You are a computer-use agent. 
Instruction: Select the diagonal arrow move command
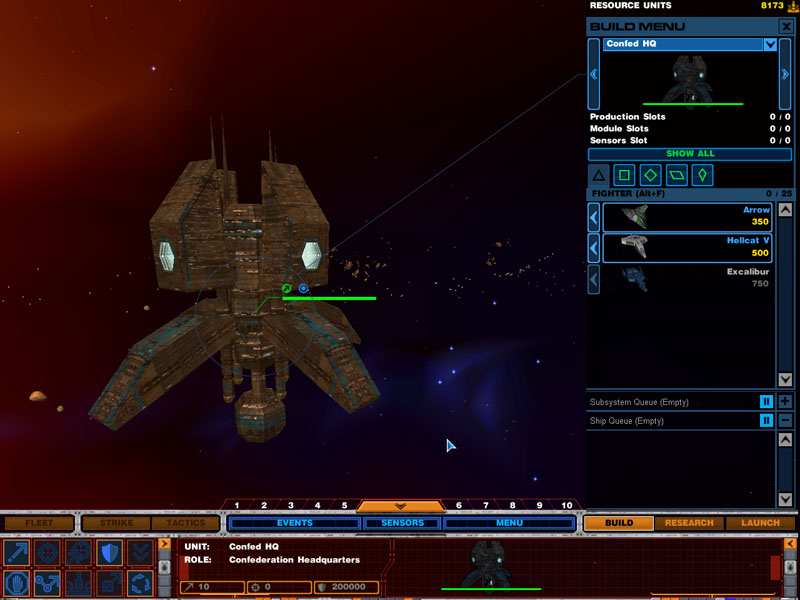pos(16,553)
